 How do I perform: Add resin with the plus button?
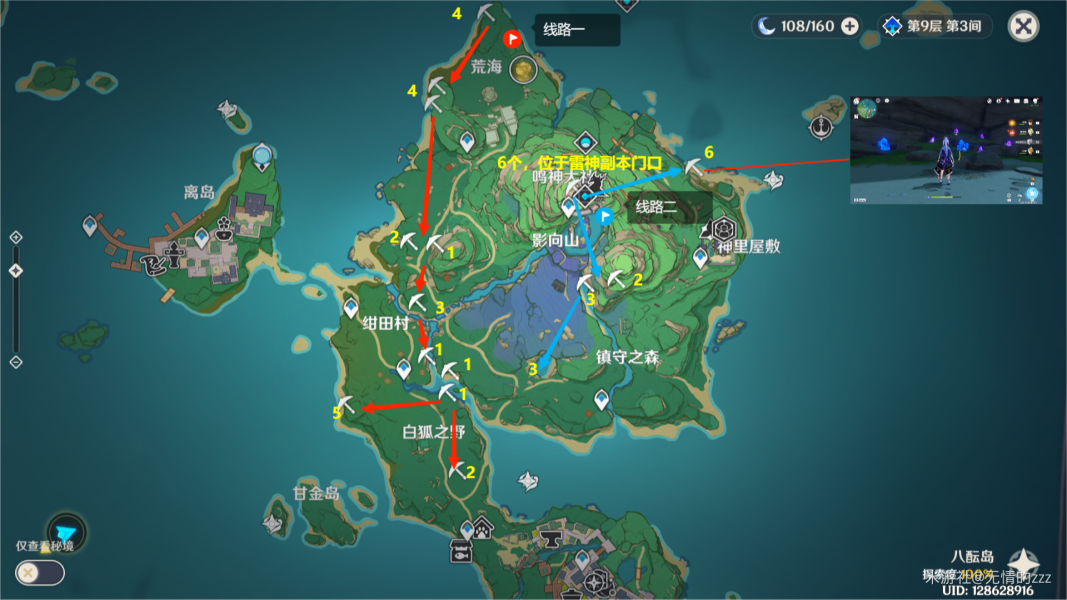pyautogui.click(x=850, y=27)
